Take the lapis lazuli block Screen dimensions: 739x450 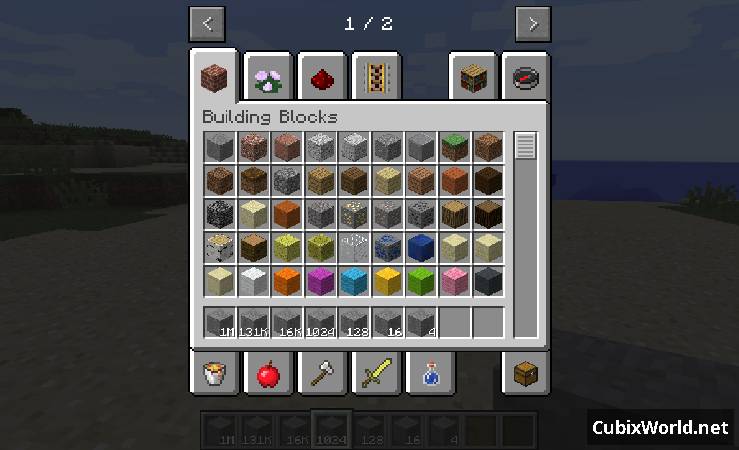(421, 248)
